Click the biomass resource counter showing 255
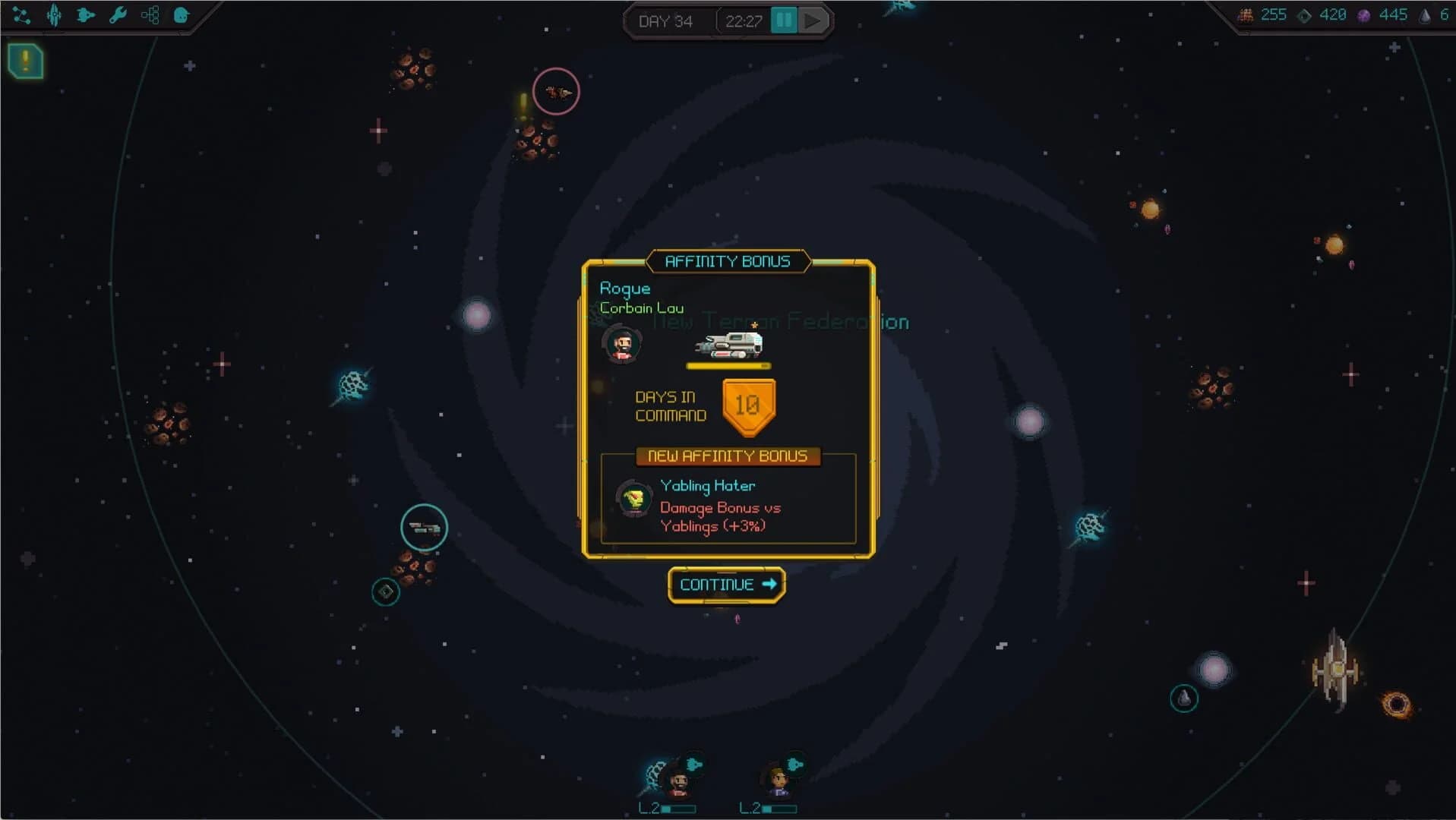Screen dimensions: 1456x820 coord(1263,14)
